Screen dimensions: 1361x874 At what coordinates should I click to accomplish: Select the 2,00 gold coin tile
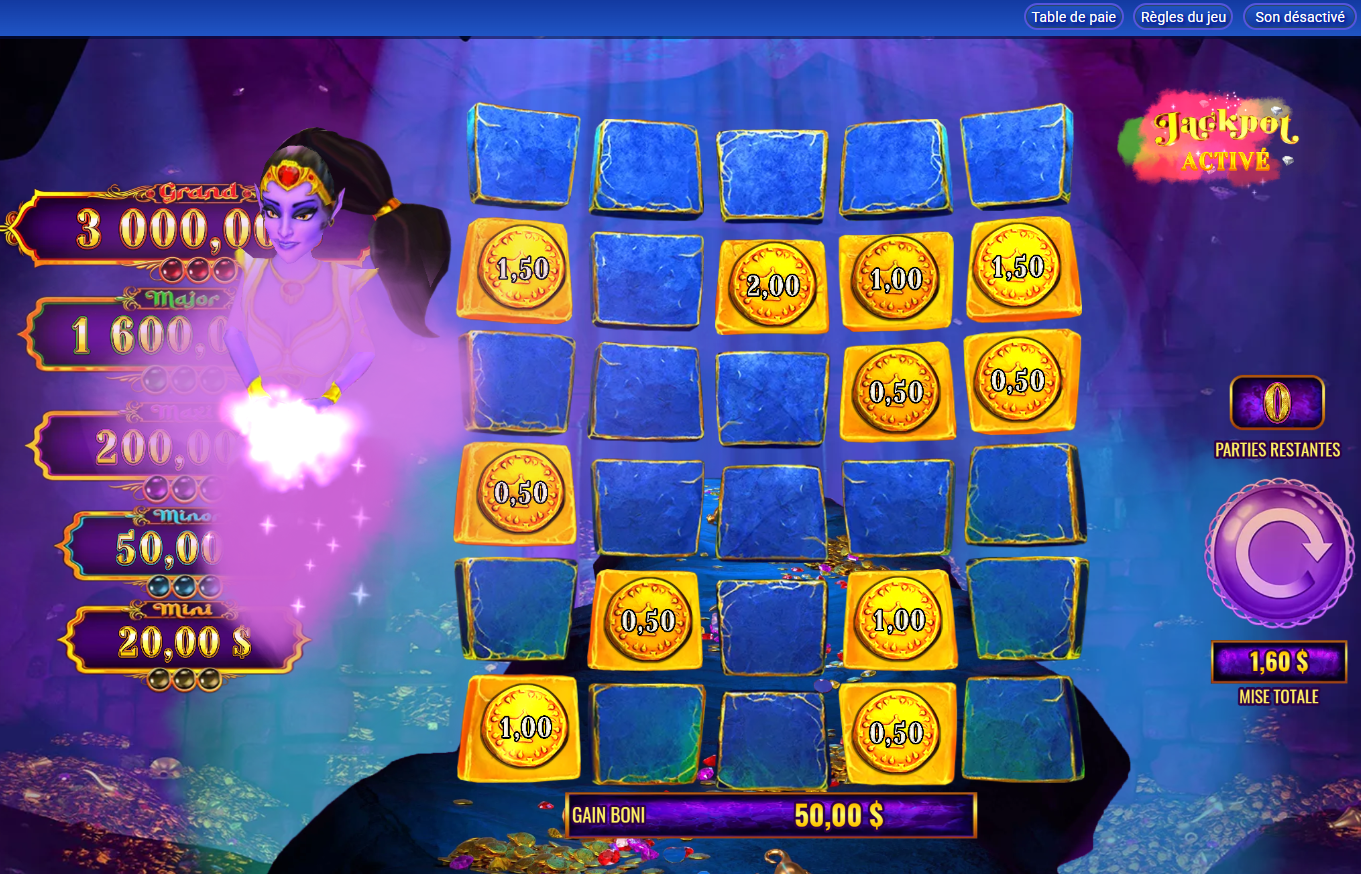pyautogui.click(x=772, y=286)
